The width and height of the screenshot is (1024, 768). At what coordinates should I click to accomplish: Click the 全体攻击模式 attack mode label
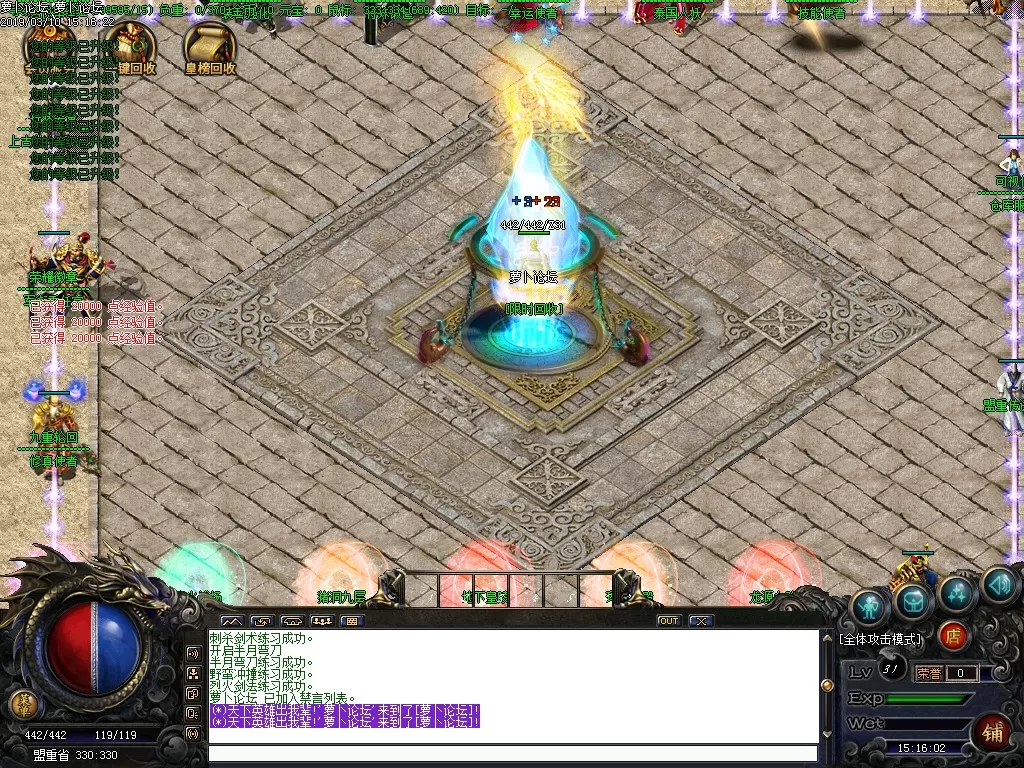(x=882, y=639)
